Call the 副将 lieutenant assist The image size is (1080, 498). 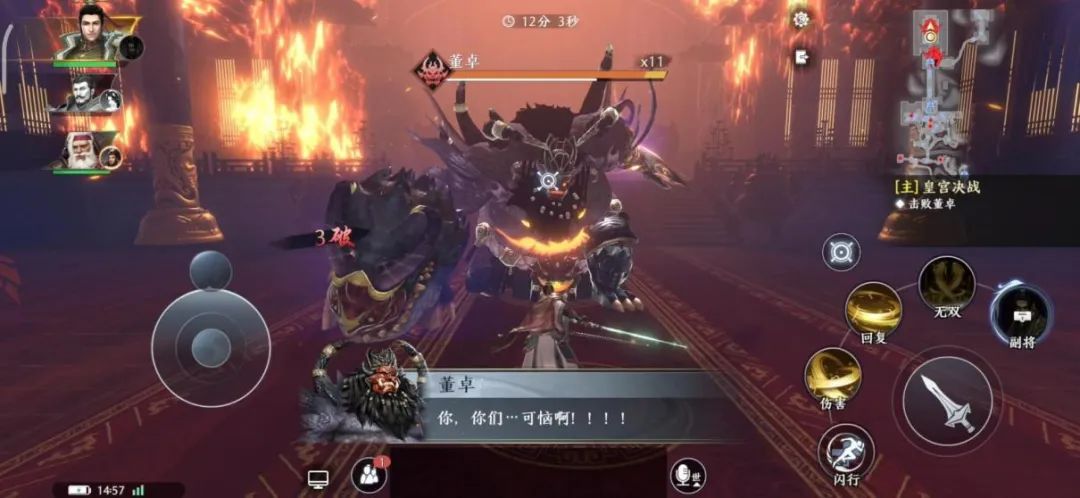1021,315
